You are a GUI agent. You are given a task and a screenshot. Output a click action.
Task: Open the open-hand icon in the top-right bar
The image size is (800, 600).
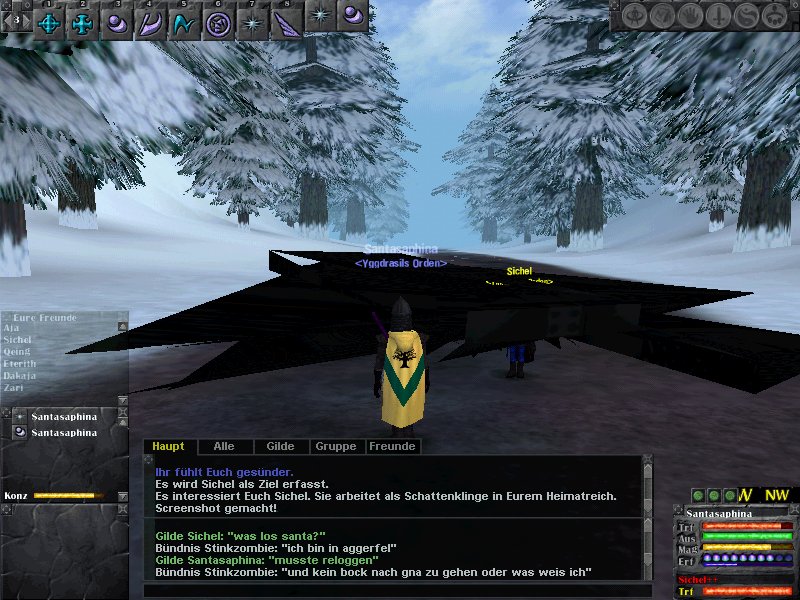689,15
